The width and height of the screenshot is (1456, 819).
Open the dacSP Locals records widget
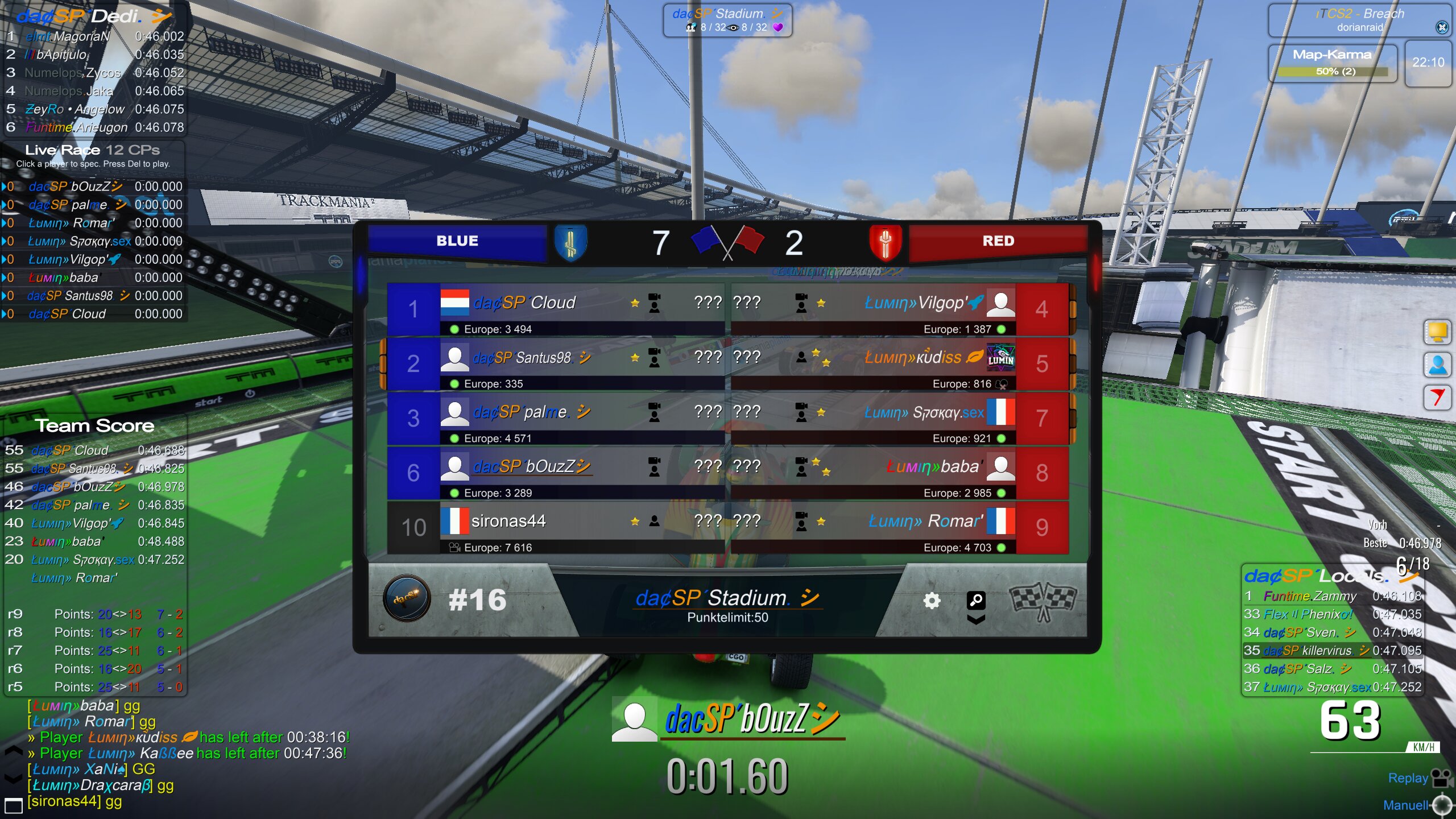pyautogui.click(x=1315, y=577)
